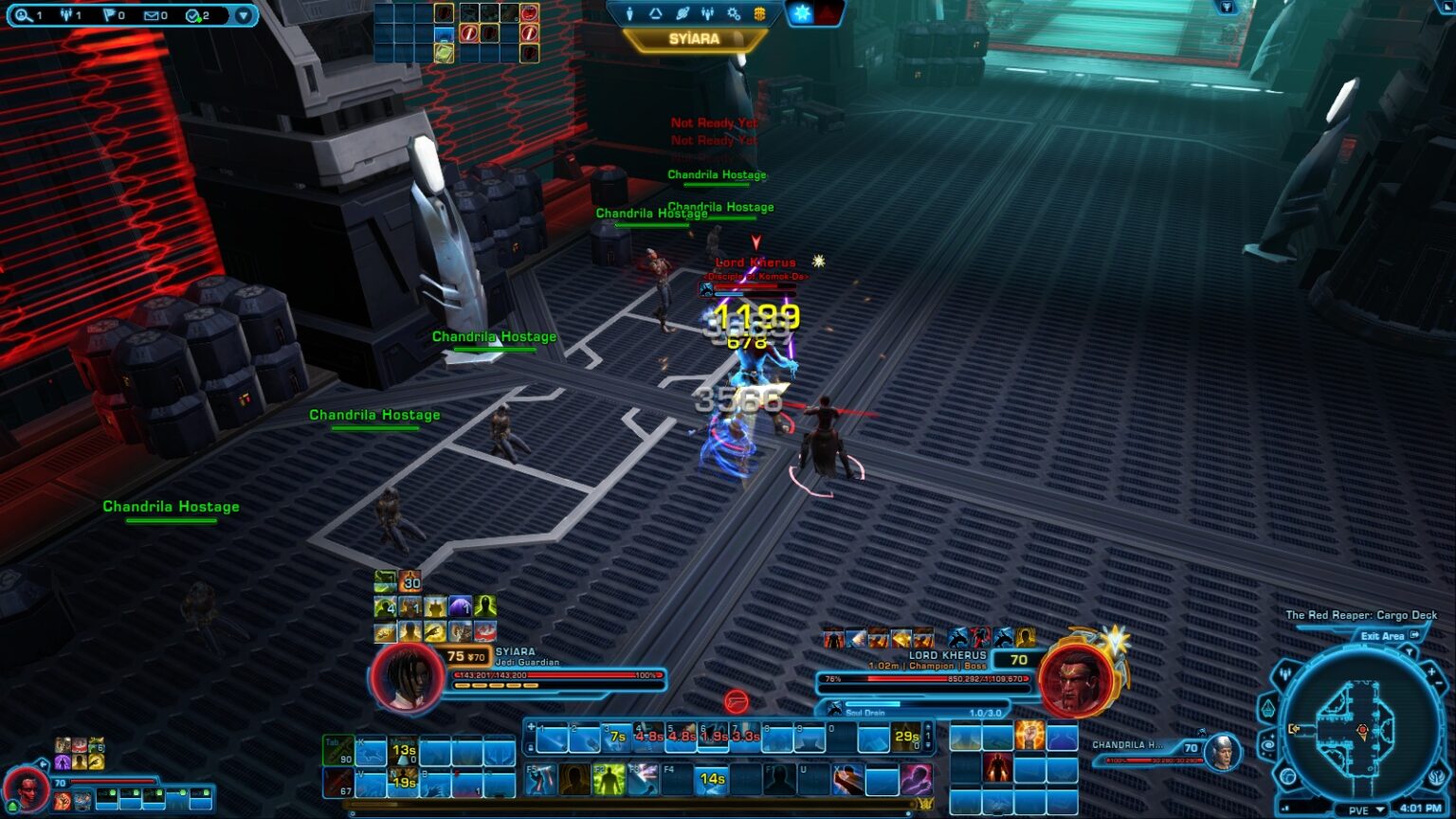Viewport: 1456px width, 819px height.
Task: Open the minimap filter funnel dropdown
Action: pos(1410,651)
